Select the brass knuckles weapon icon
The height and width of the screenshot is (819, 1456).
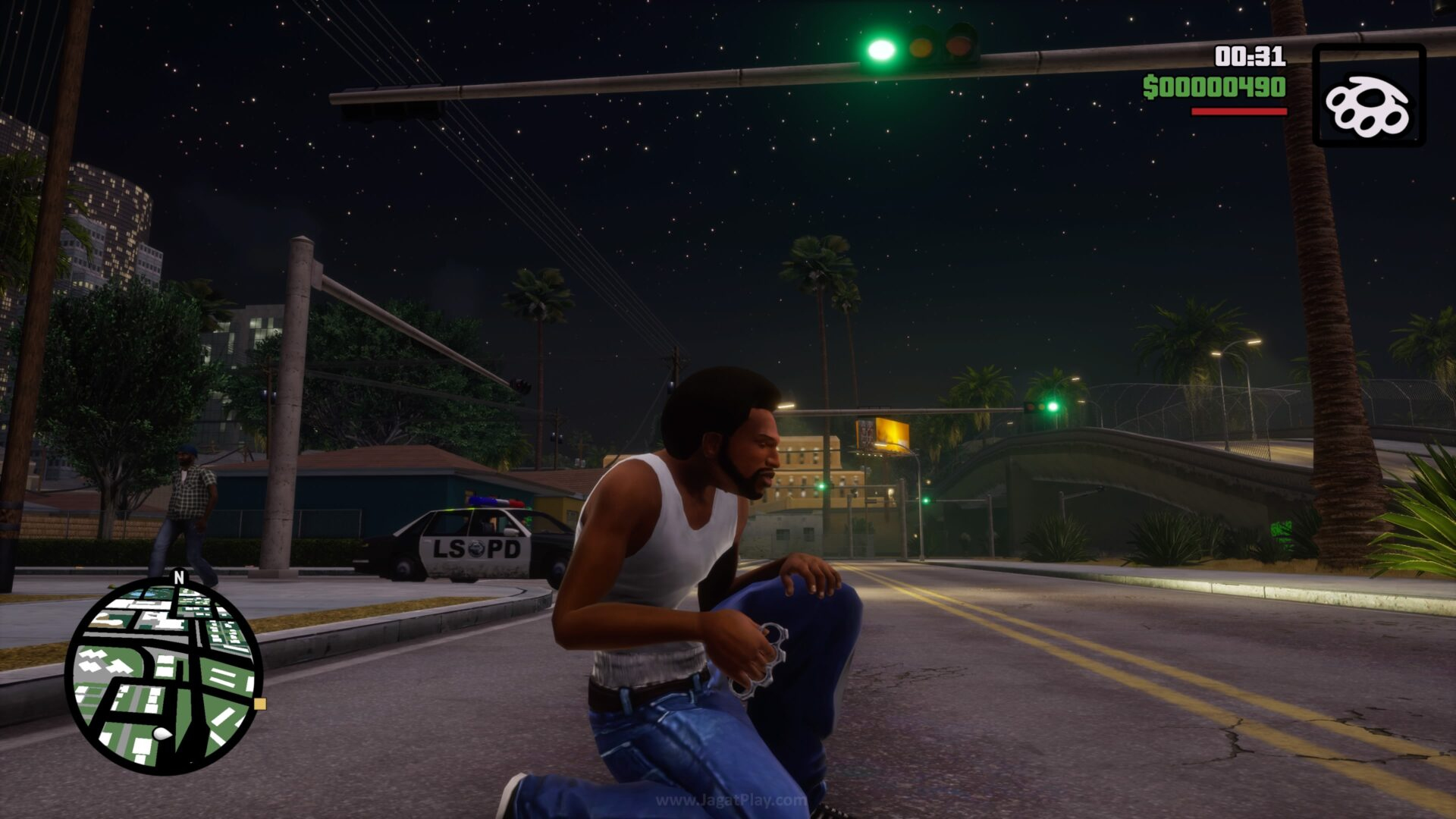point(1368,96)
